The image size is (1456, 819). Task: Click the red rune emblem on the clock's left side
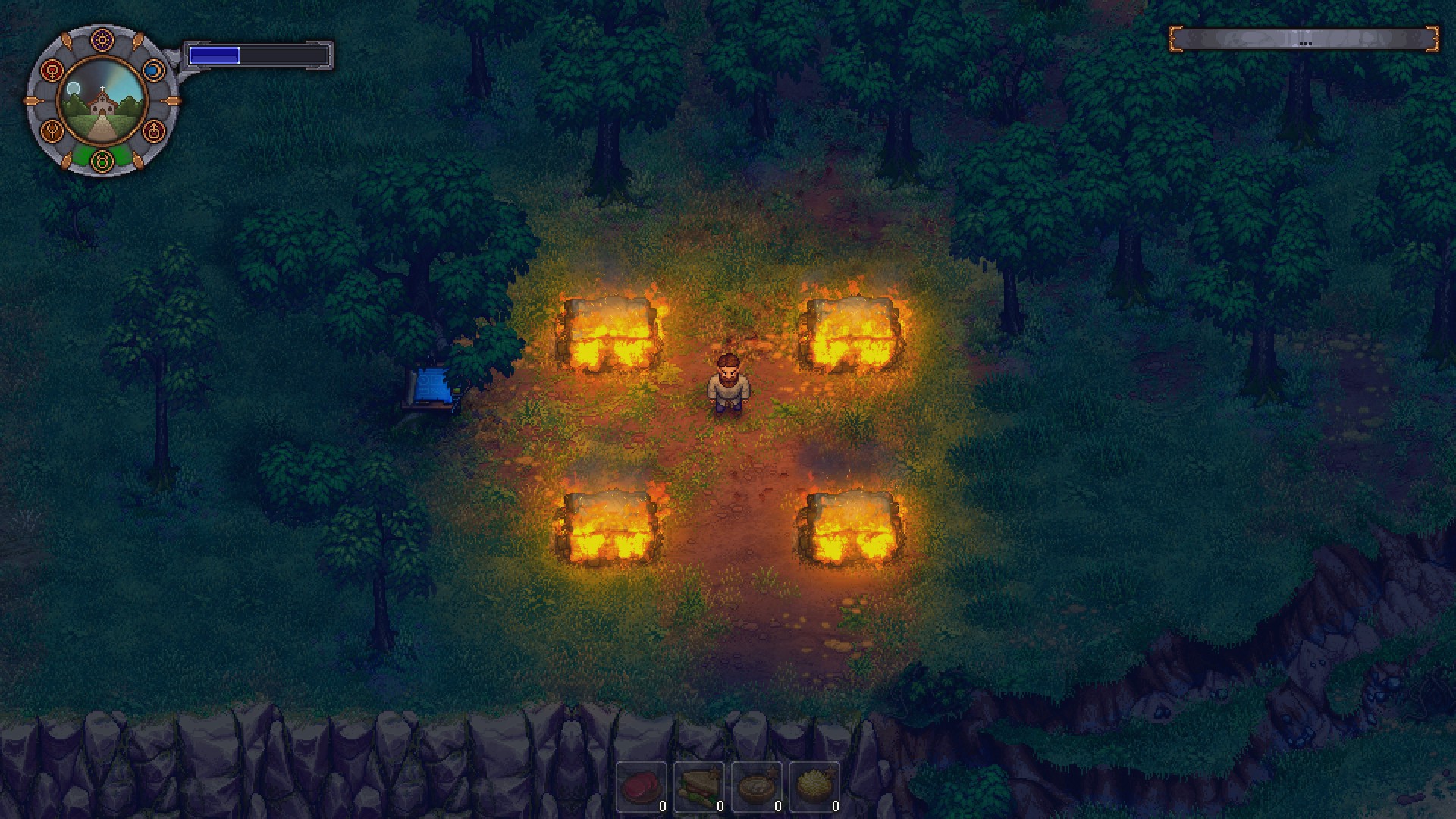[x=52, y=71]
